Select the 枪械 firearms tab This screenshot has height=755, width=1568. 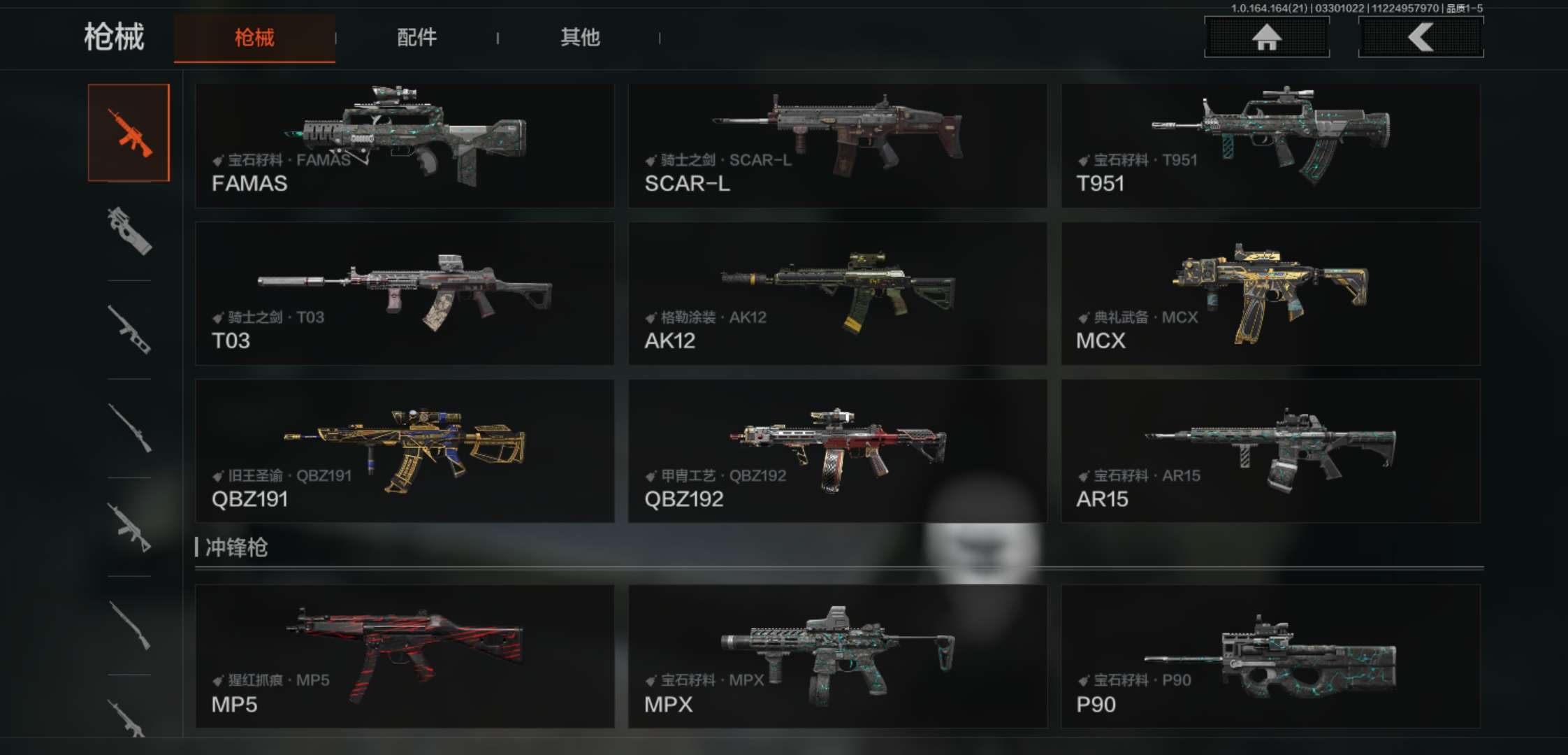pos(254,38)
